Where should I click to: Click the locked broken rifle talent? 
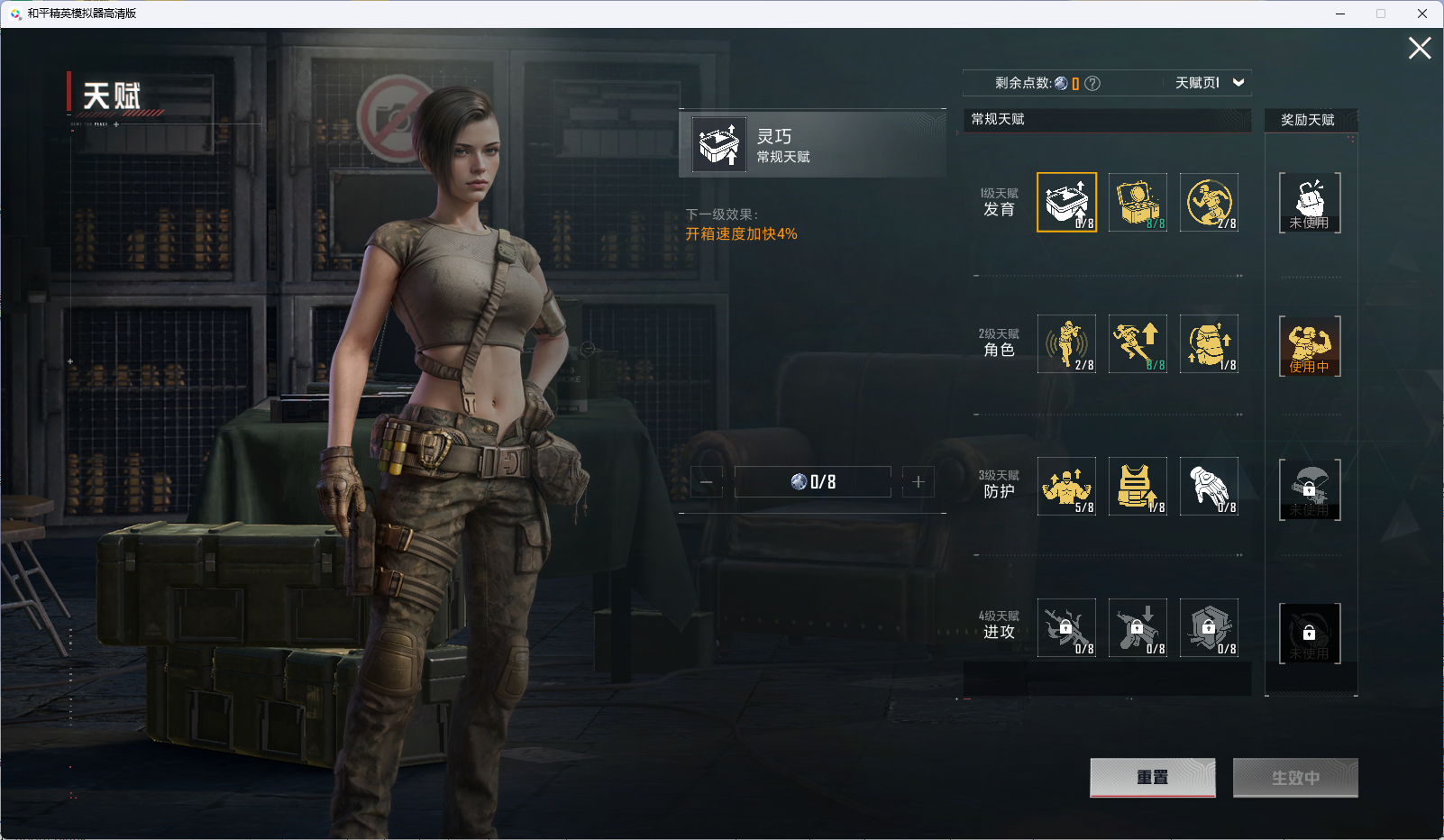(1066, 627)
